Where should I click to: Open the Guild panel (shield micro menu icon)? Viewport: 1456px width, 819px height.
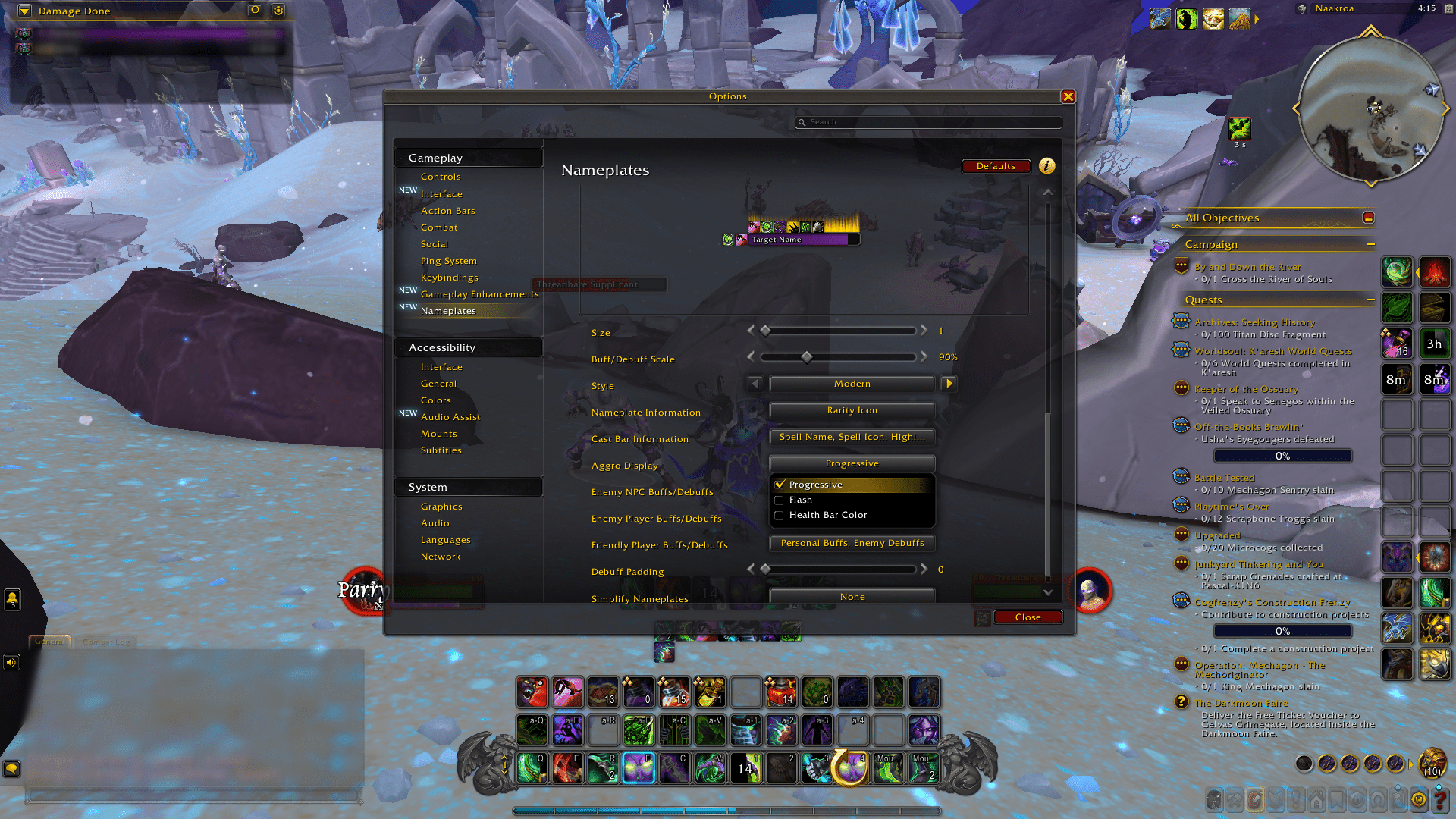point(1275,799)
